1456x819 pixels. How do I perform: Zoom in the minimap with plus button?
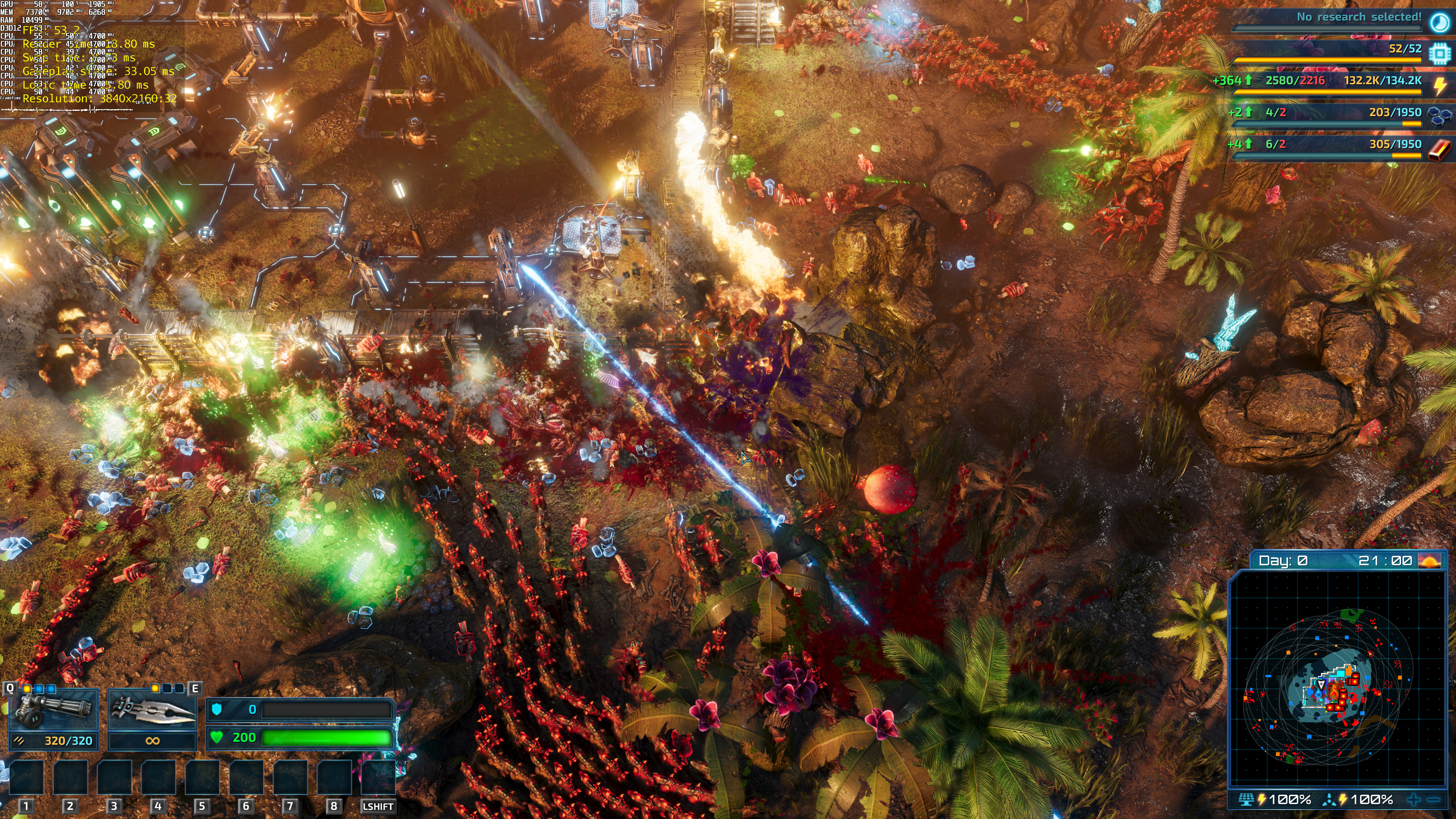tap(1414, 799)
